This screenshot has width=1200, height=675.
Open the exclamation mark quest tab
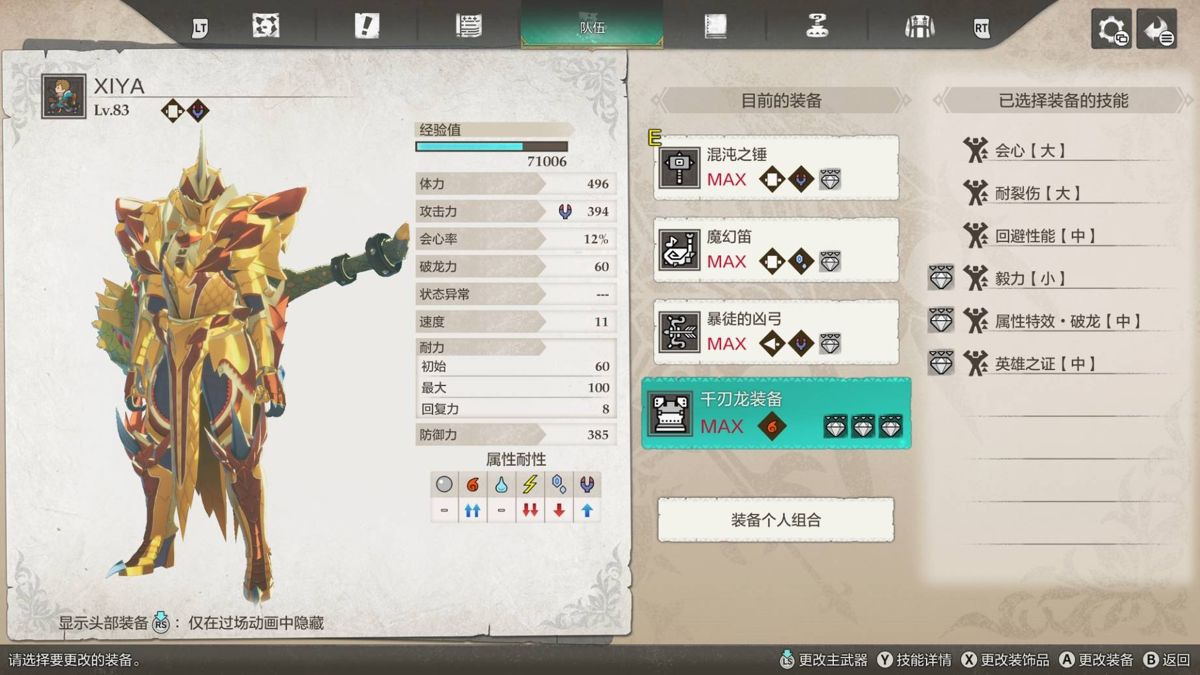pyautogui.click(x=367, y=27)
